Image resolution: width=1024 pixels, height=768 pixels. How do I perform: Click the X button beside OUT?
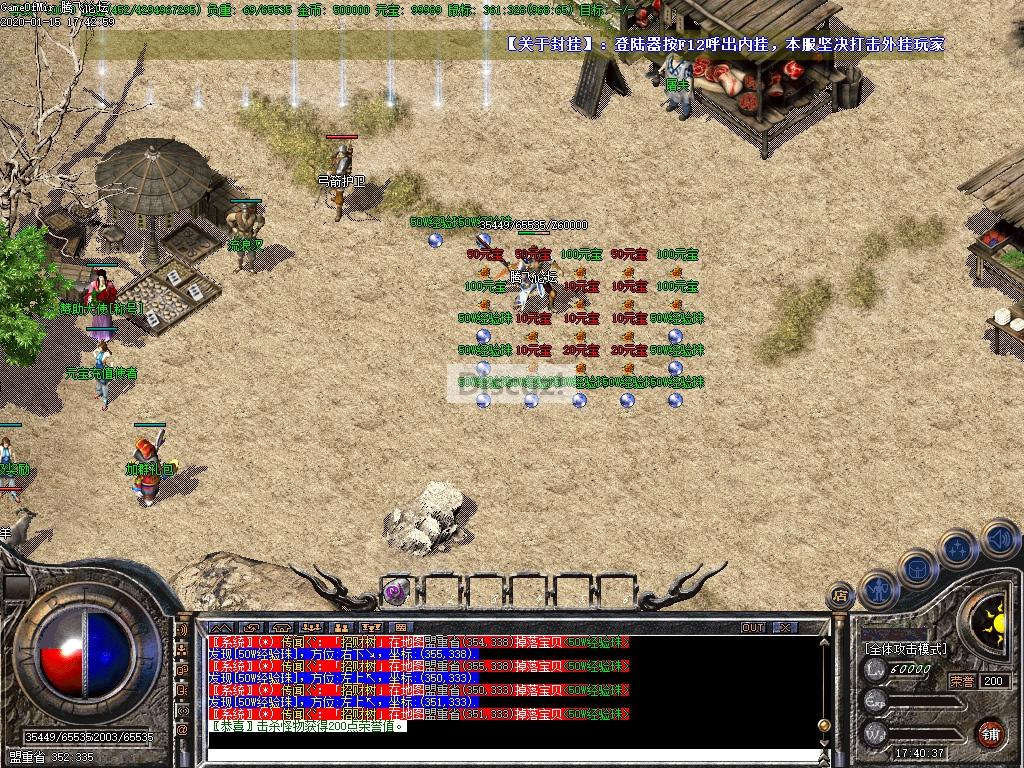click(785, 627)
